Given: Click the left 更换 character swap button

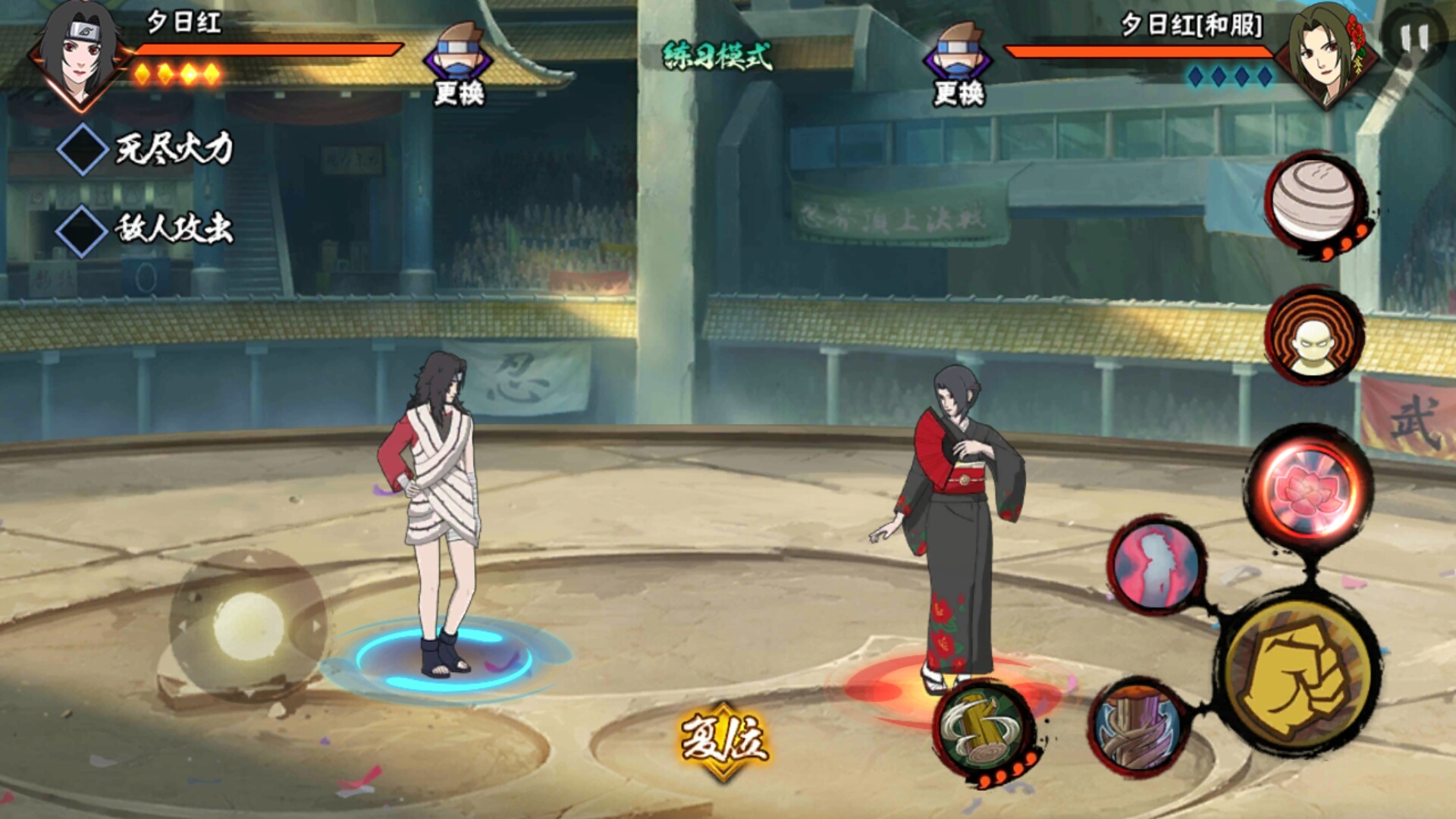Looking at the screenshot, I should point(459,64).
